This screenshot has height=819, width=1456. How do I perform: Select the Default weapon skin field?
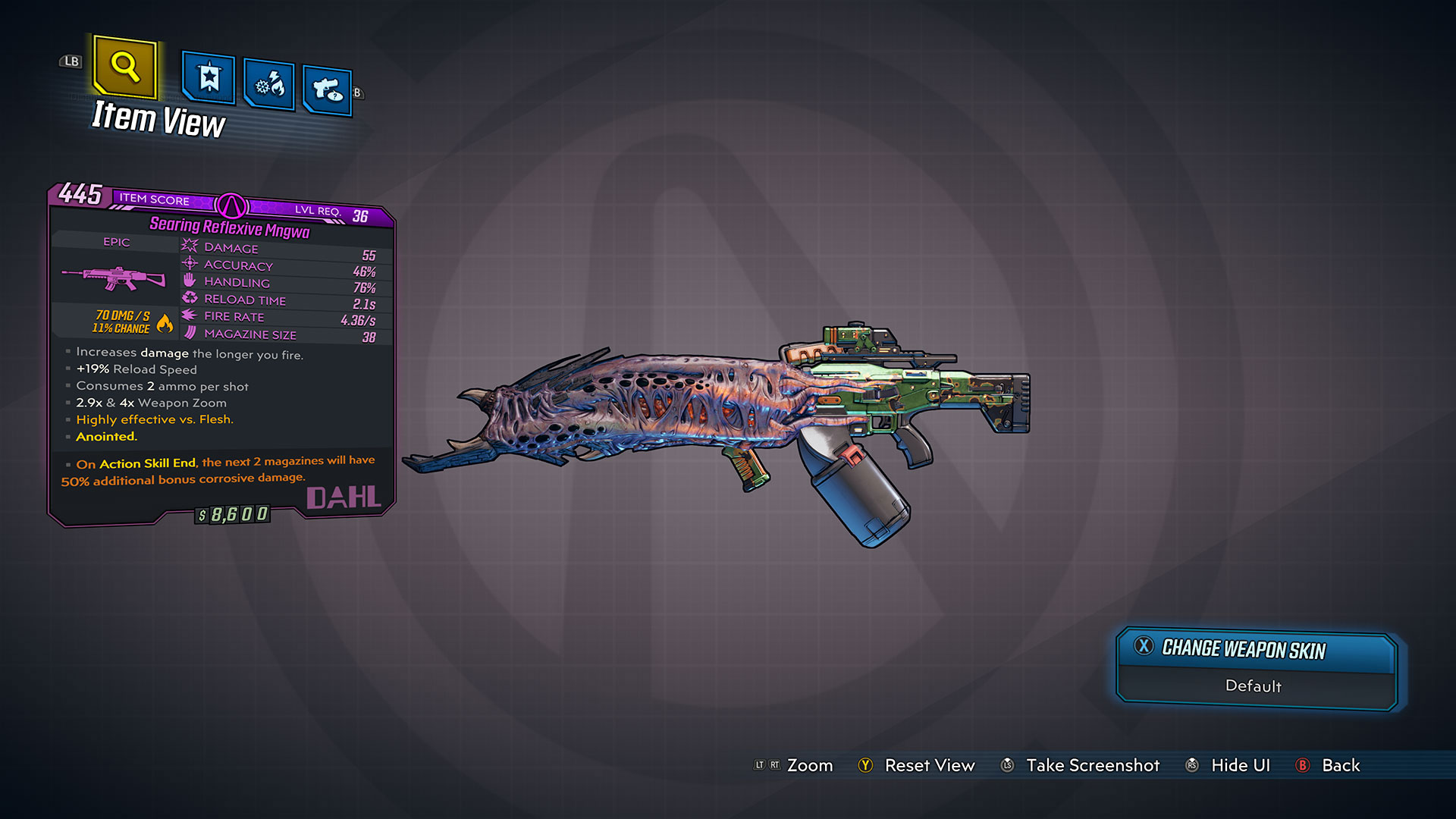pos(1254,686)
